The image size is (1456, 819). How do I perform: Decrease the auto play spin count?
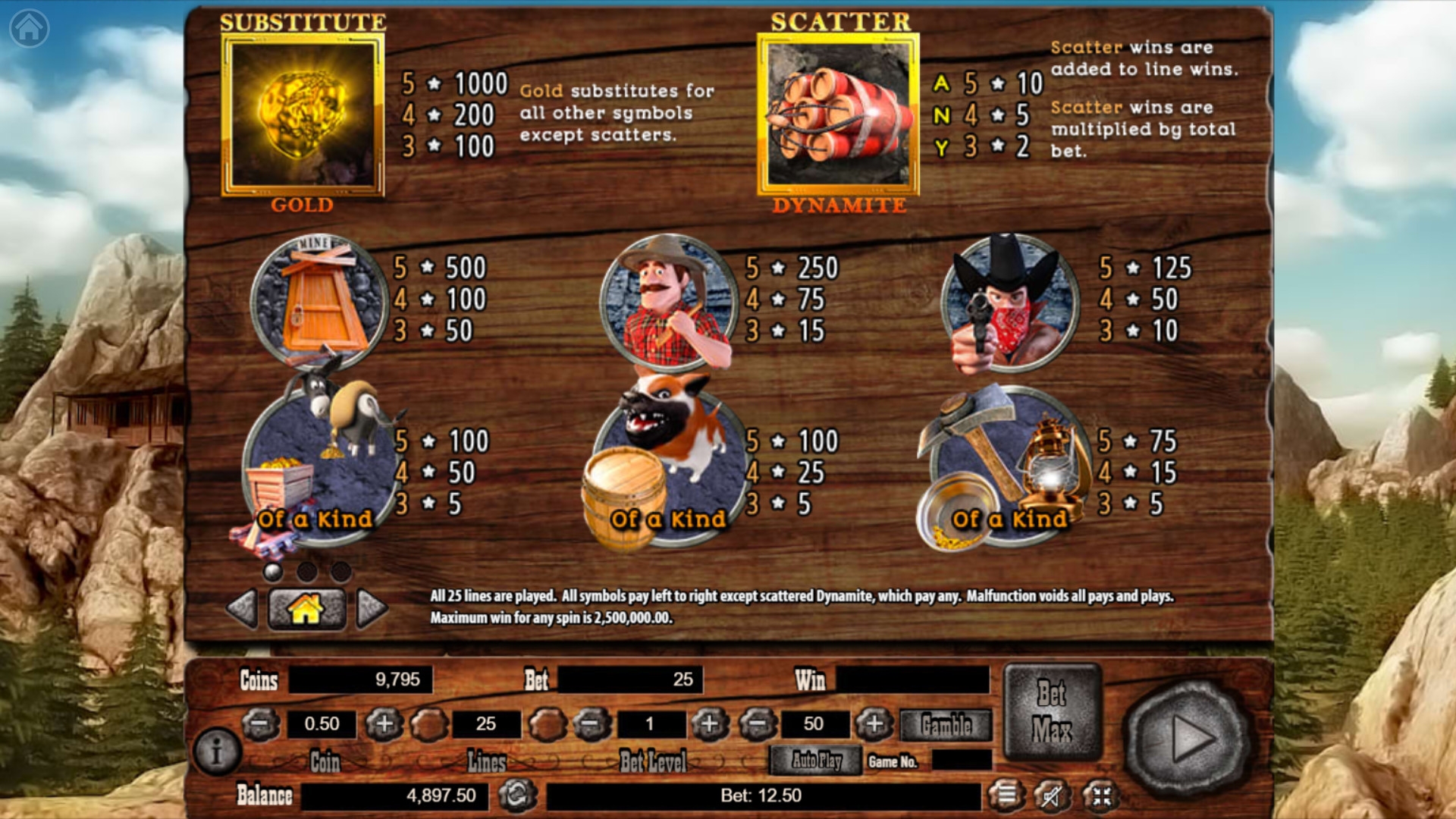pyautogui.click(x=758, y=724)
